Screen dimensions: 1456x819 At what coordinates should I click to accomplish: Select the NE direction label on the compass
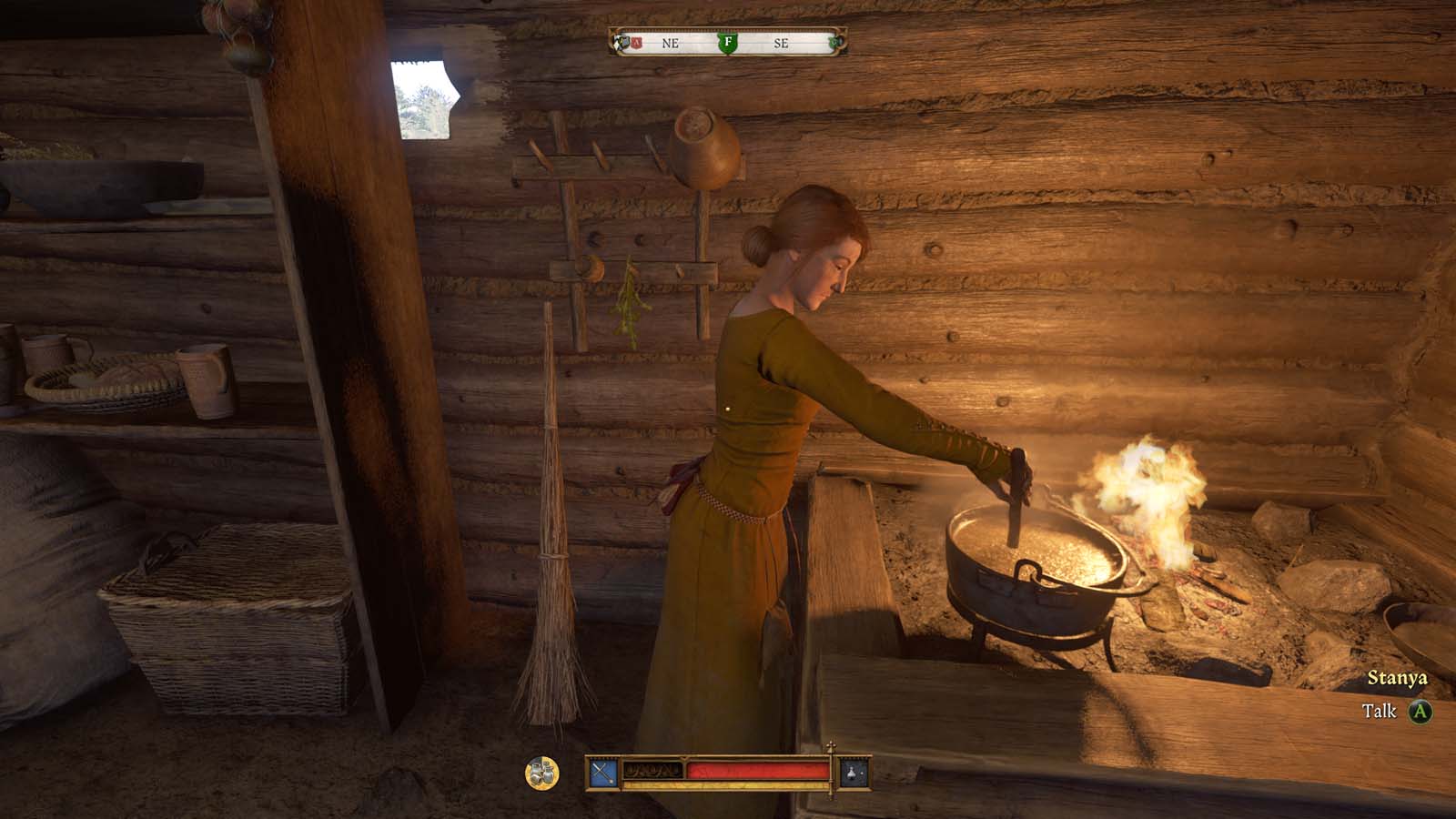pos(670,42)
